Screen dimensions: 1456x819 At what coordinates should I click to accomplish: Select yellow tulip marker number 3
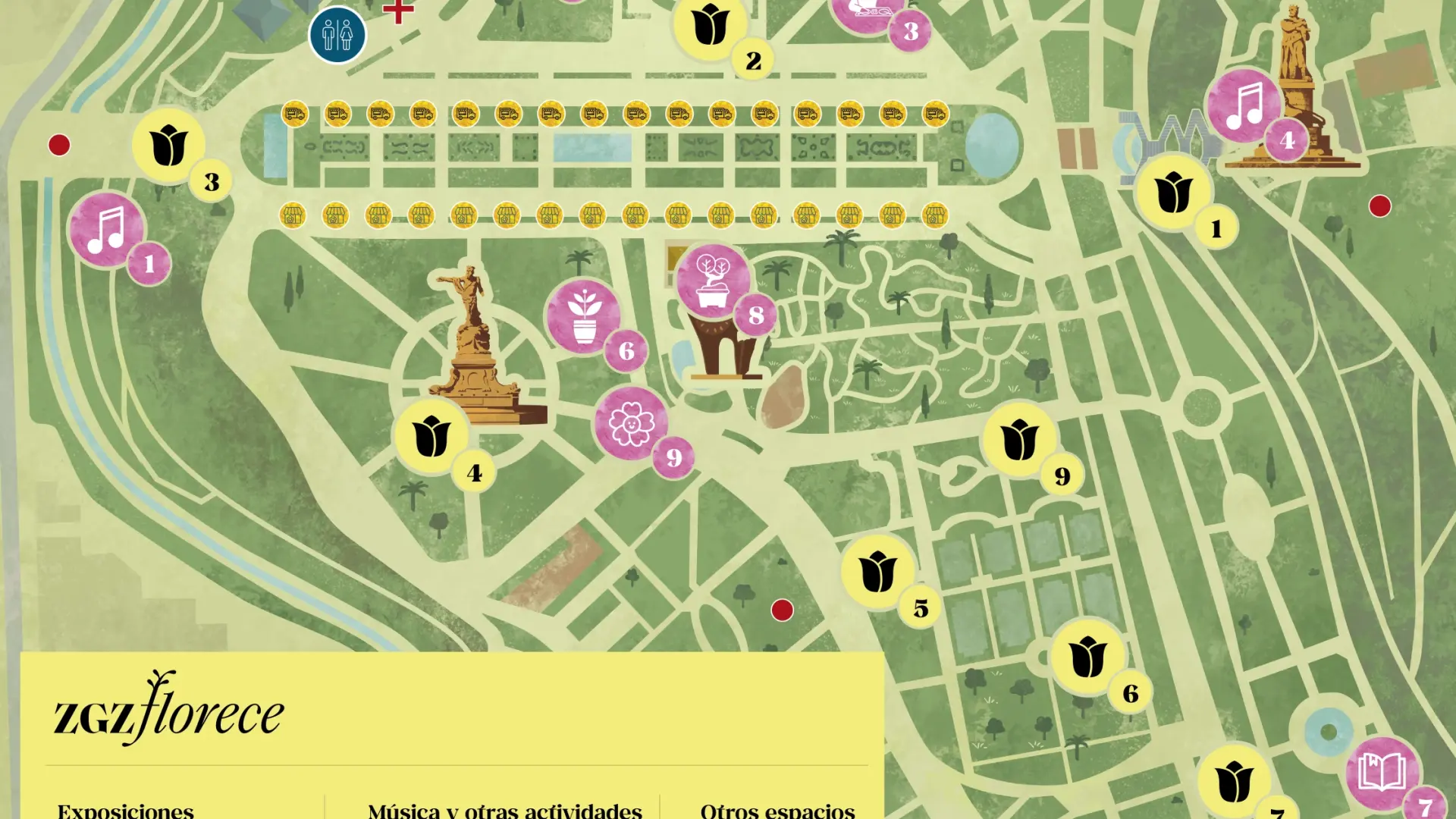pos(168,146)
